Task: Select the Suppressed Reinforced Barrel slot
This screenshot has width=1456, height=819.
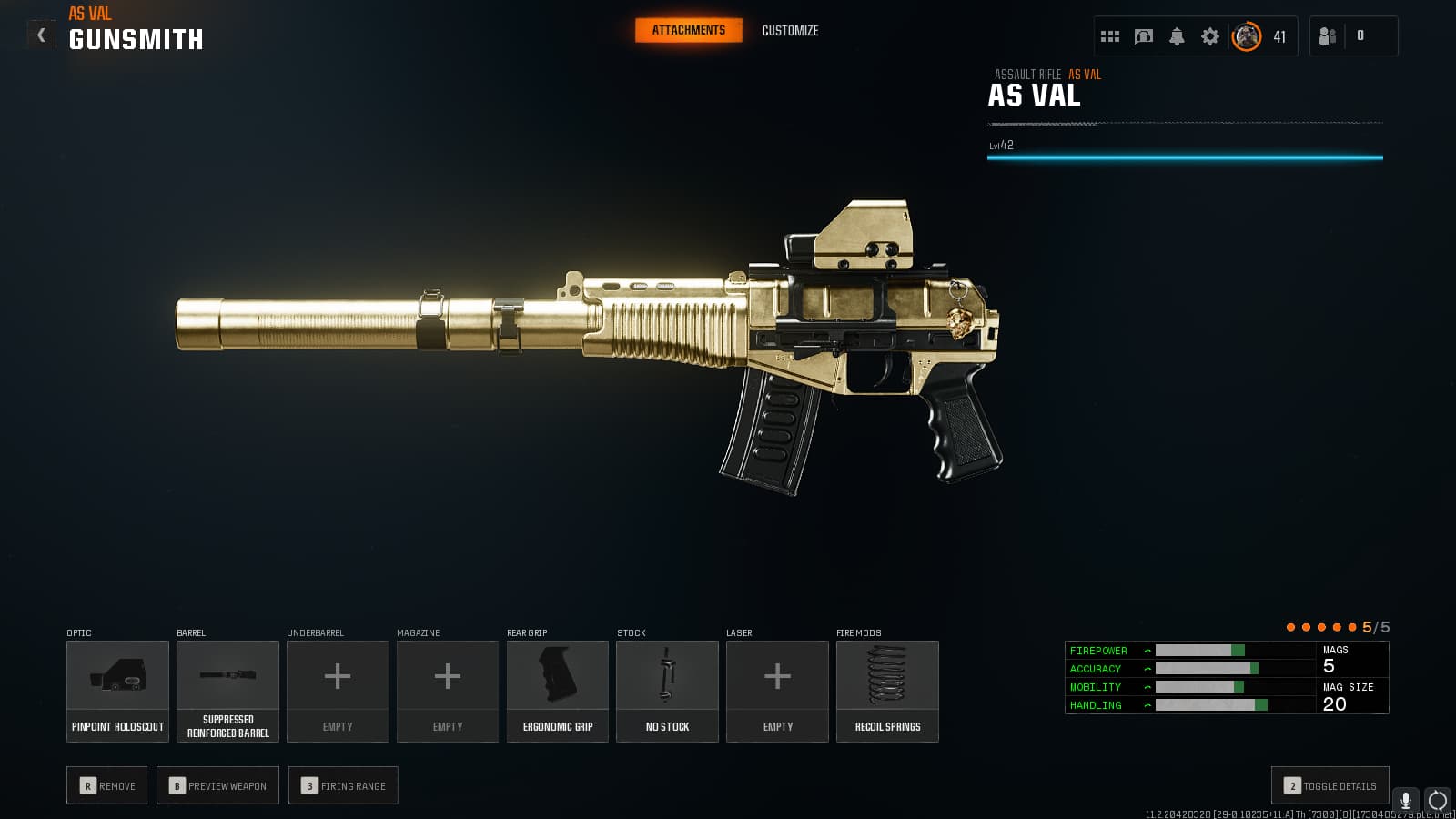Action: (227, 691)
